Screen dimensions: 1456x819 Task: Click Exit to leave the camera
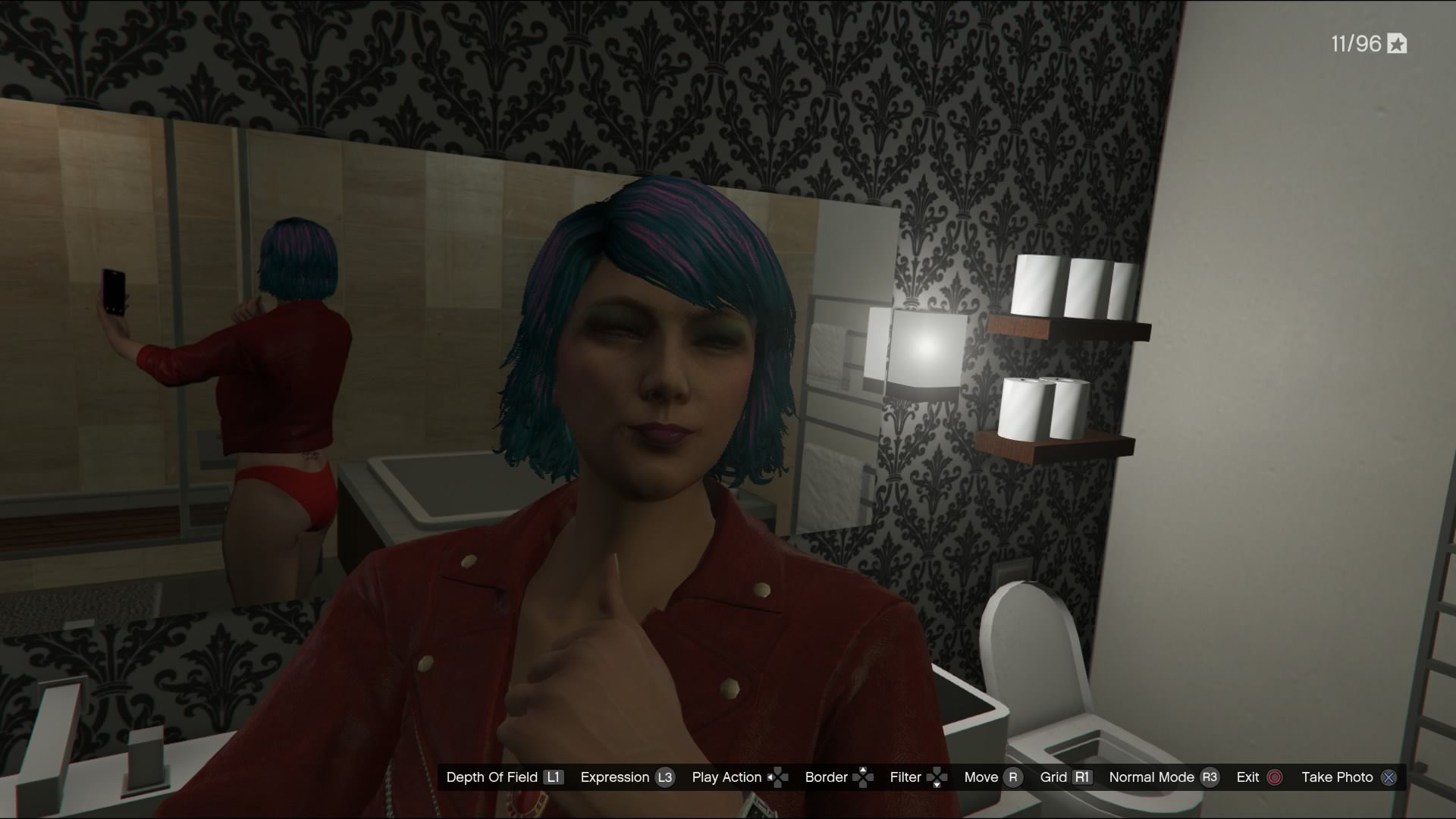(x=1249, y=777)
